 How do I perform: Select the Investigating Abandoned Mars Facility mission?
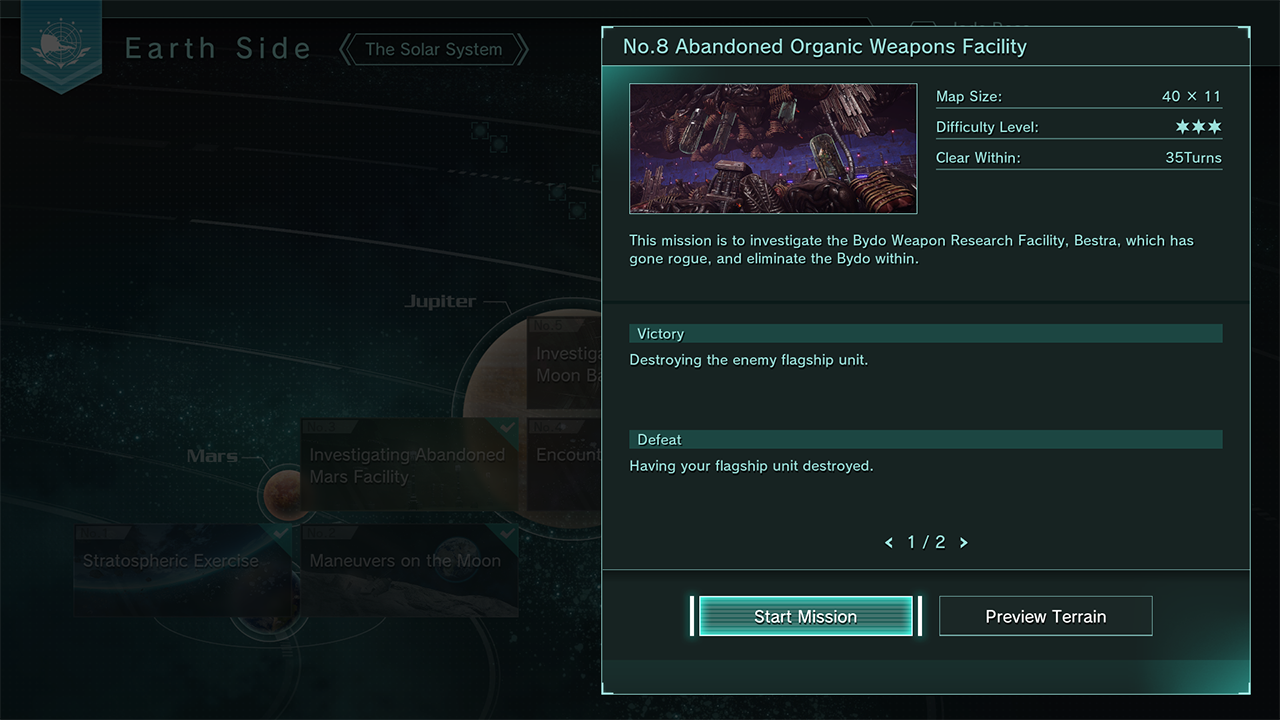408,465
